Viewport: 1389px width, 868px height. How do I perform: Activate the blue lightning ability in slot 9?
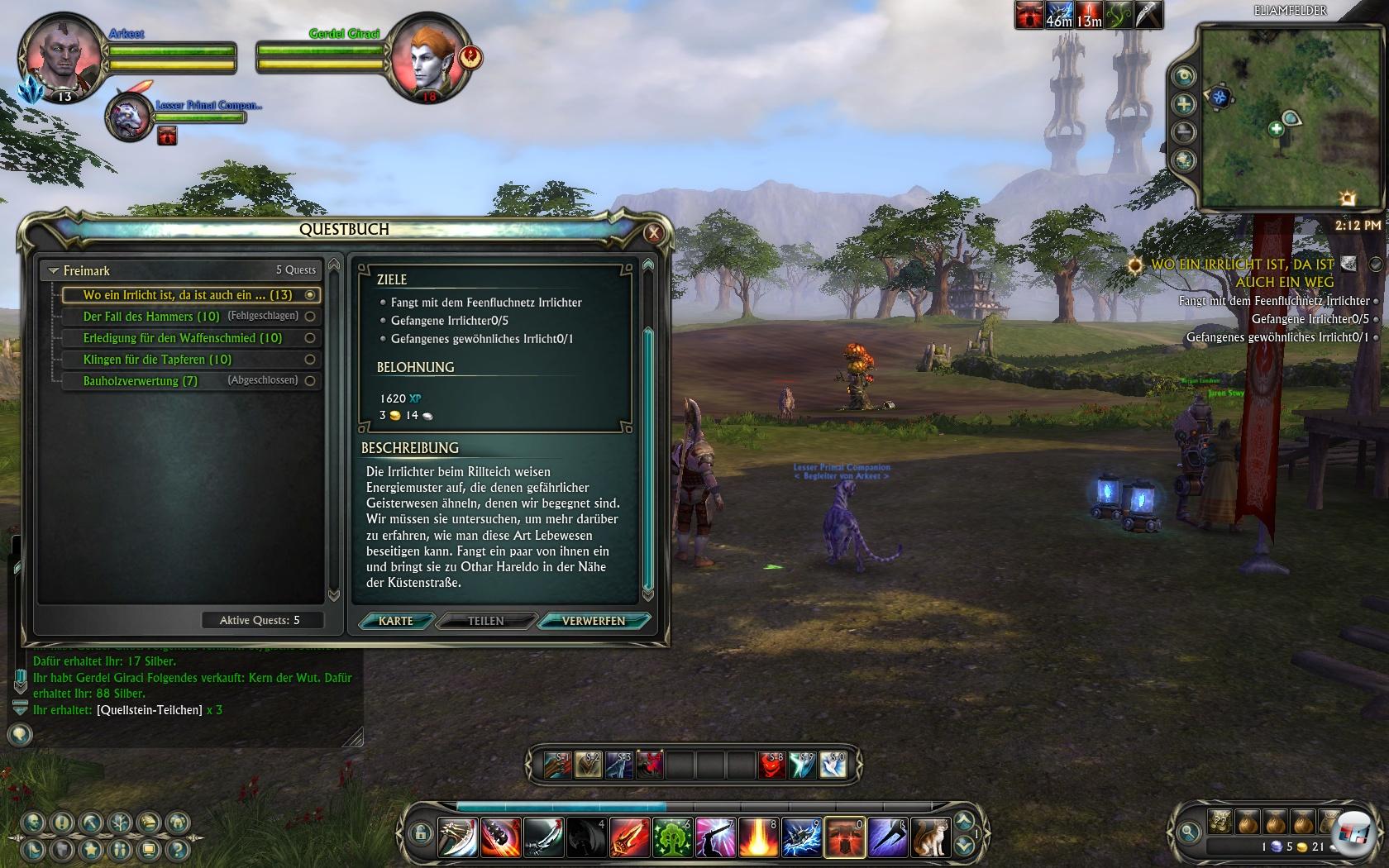coord(801,837)
